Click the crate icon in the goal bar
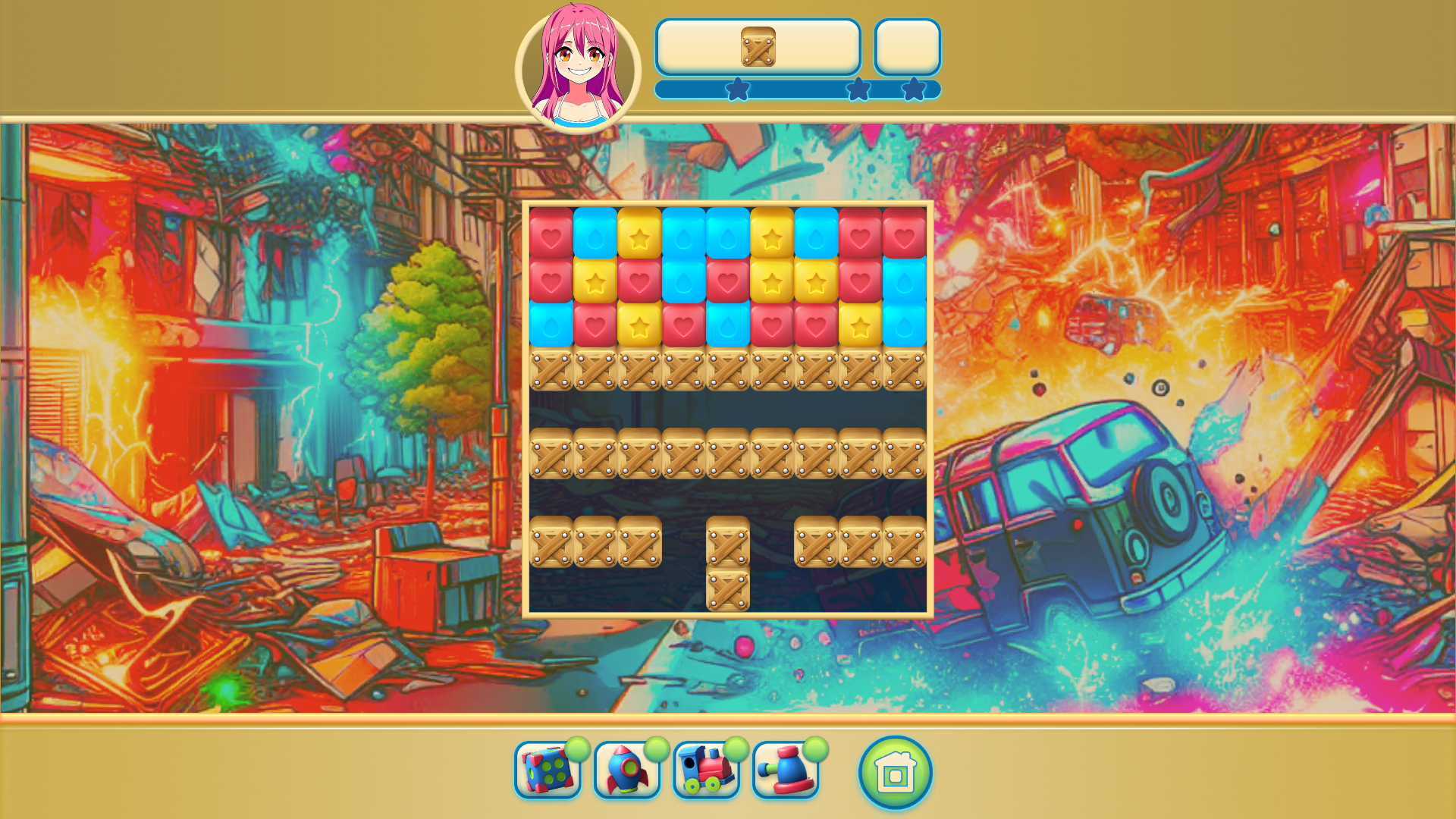The image size is (1456, 819). [x=758, y=48]
